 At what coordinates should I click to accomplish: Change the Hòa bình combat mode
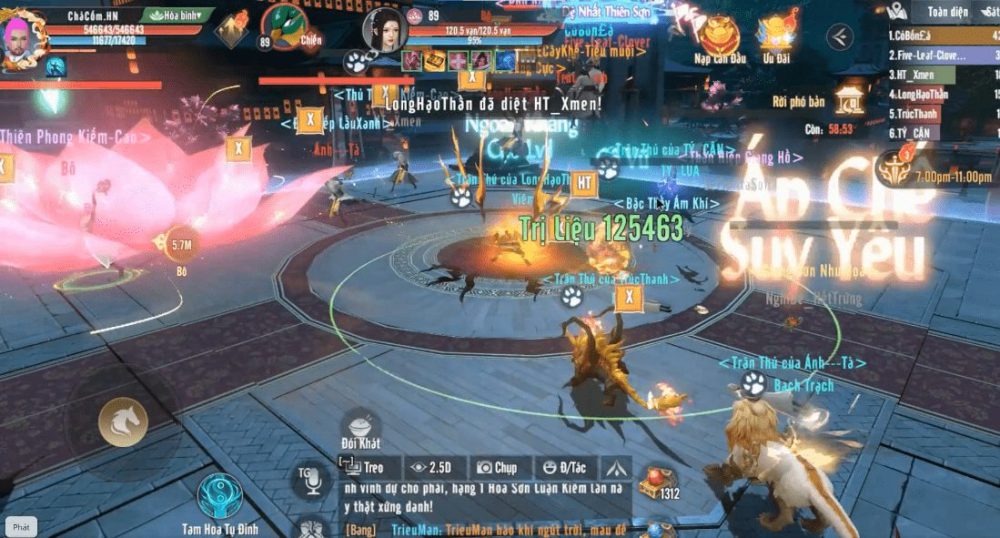(x=176, y=15)
